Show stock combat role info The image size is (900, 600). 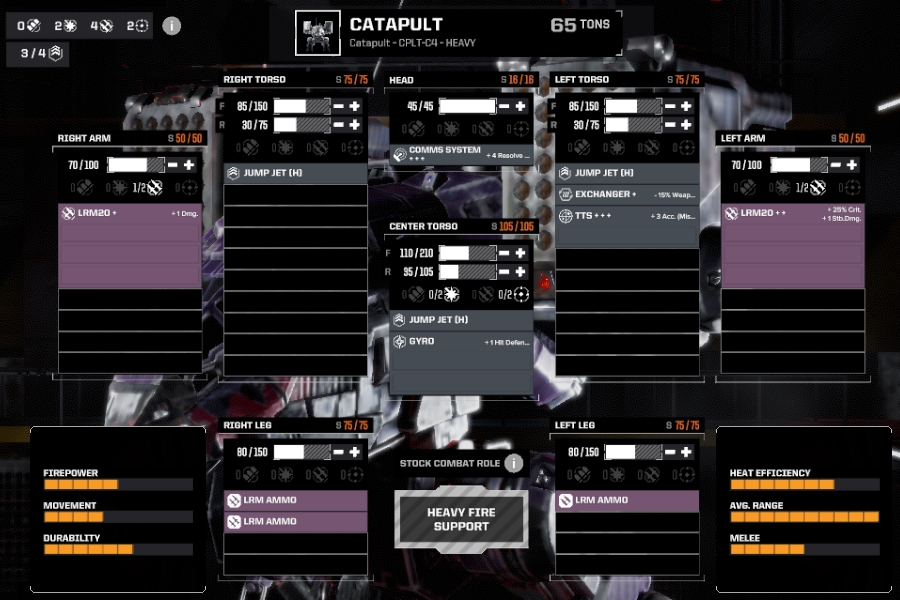click(514, 463)
